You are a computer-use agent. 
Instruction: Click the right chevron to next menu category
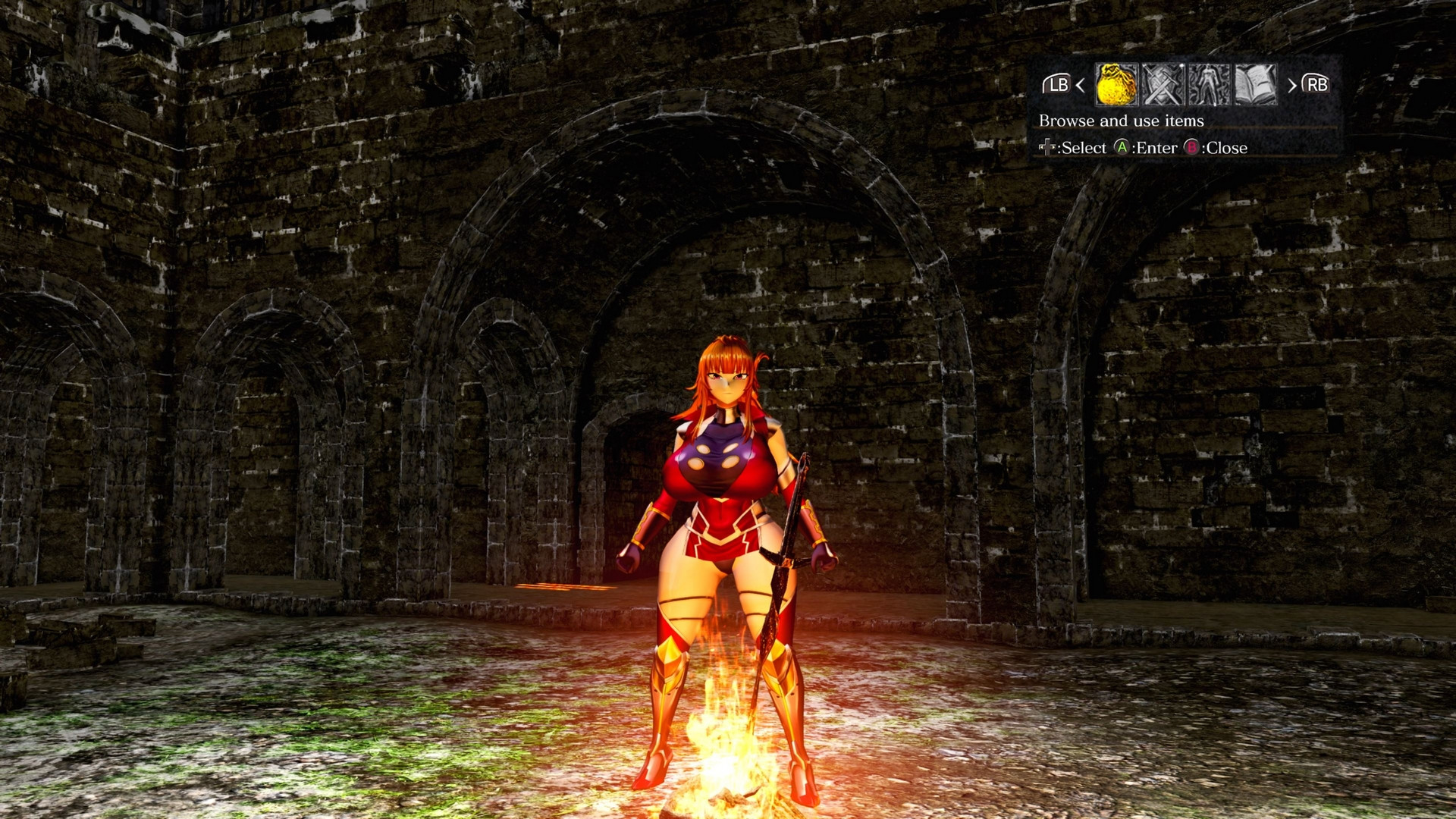(x=1294, y=86)
